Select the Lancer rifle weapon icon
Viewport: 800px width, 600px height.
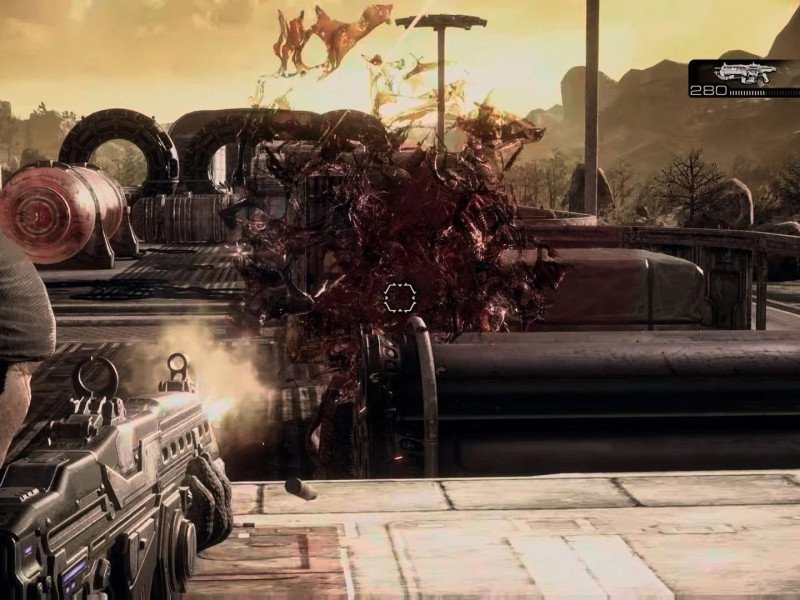coord(745,72)
